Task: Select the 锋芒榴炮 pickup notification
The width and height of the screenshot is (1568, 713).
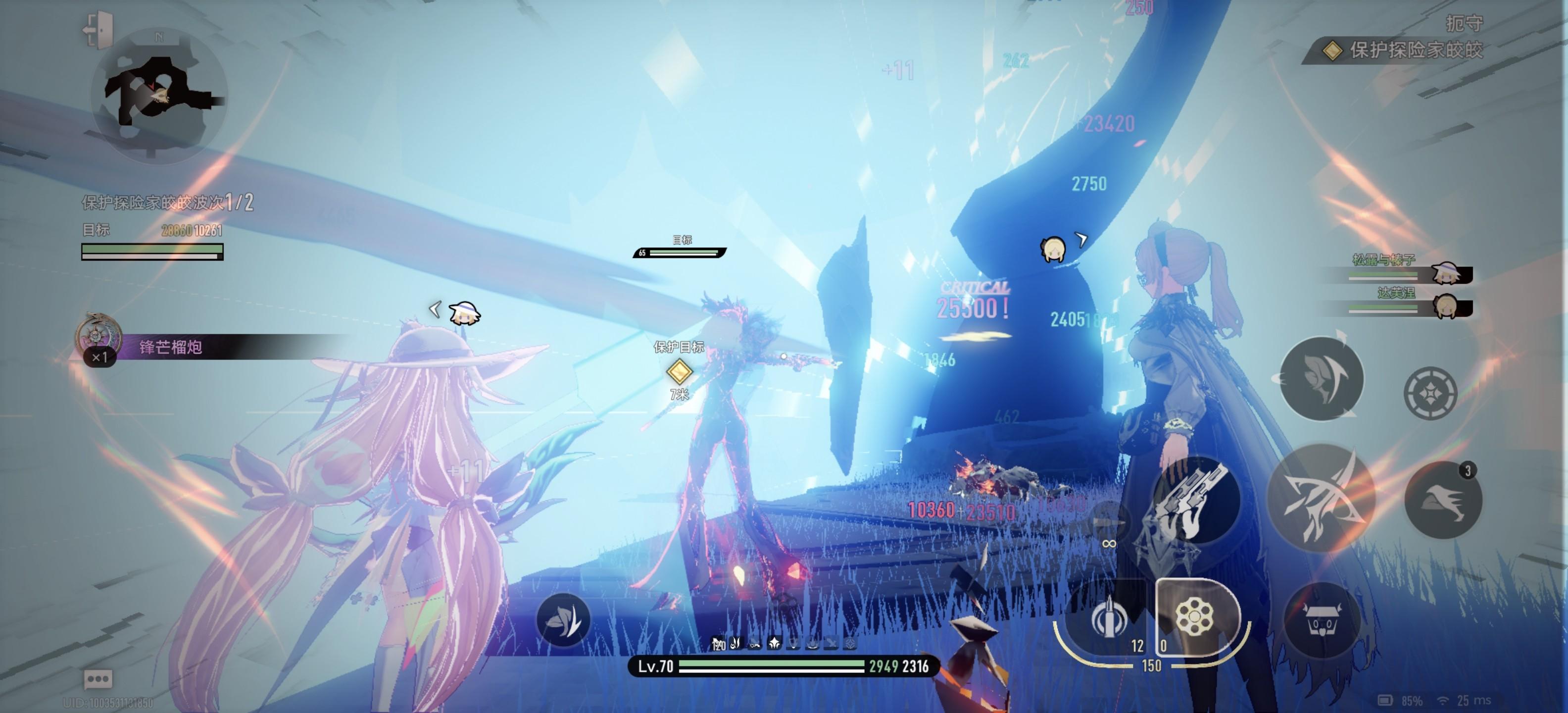Action: pyautogui.click(x=170, y=347)
